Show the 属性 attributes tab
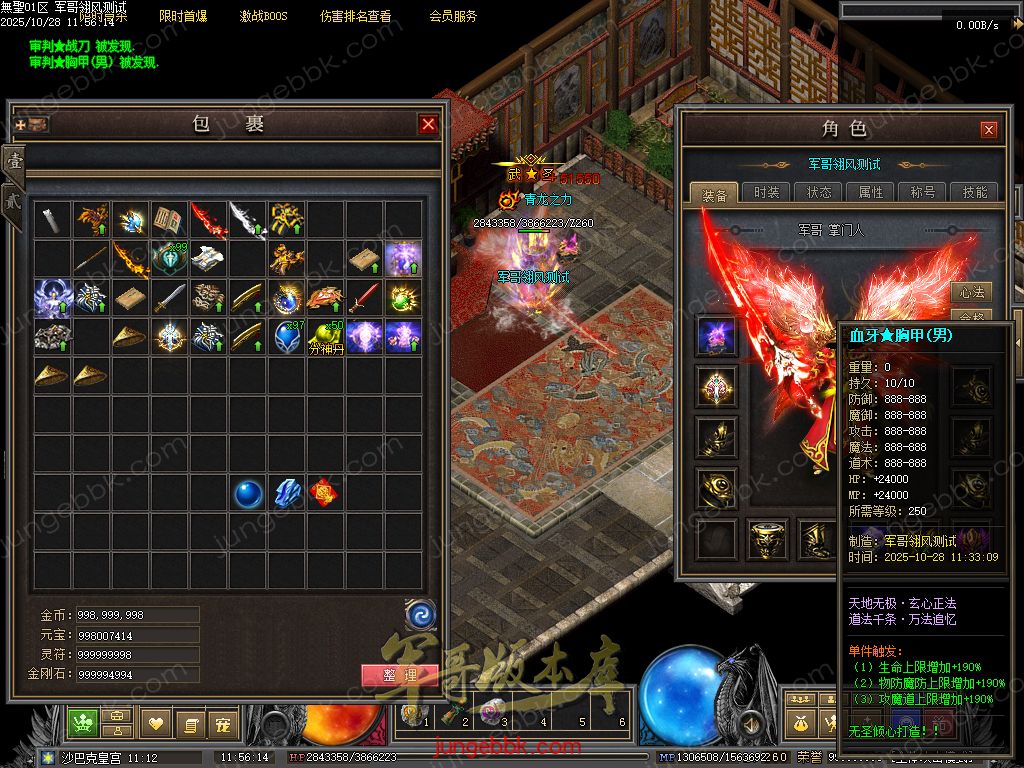This screenshot has height=768, width=1024. point(870,192)
